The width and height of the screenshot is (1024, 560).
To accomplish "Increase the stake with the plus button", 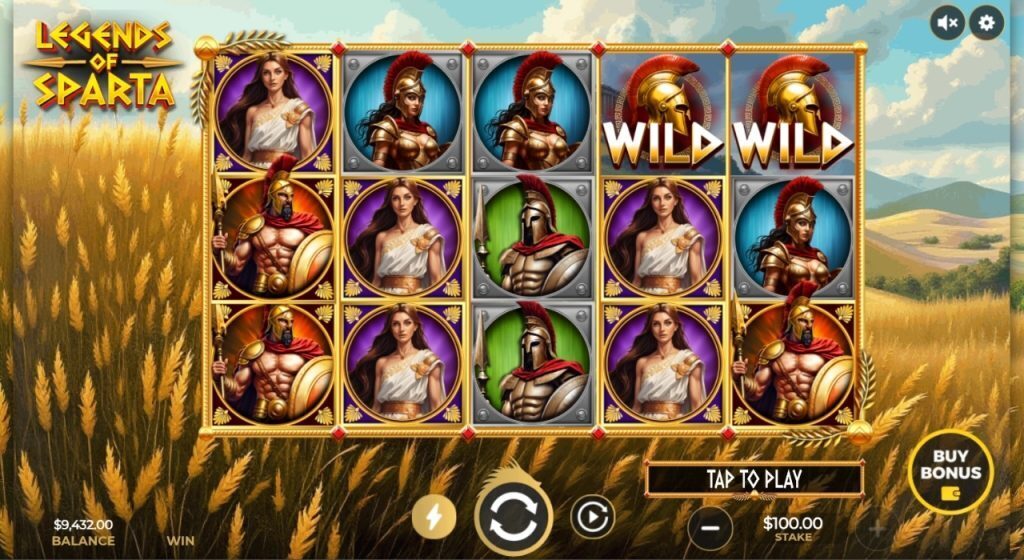I will pyautogui.click(x=879, y=527).
